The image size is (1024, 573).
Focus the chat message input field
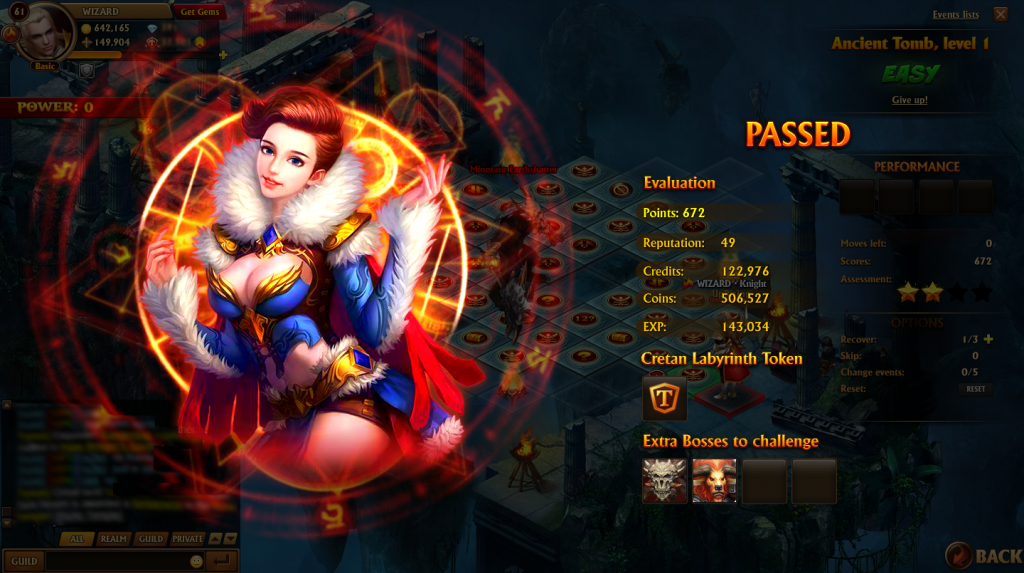pyautogui.click(x=115, y=561)
